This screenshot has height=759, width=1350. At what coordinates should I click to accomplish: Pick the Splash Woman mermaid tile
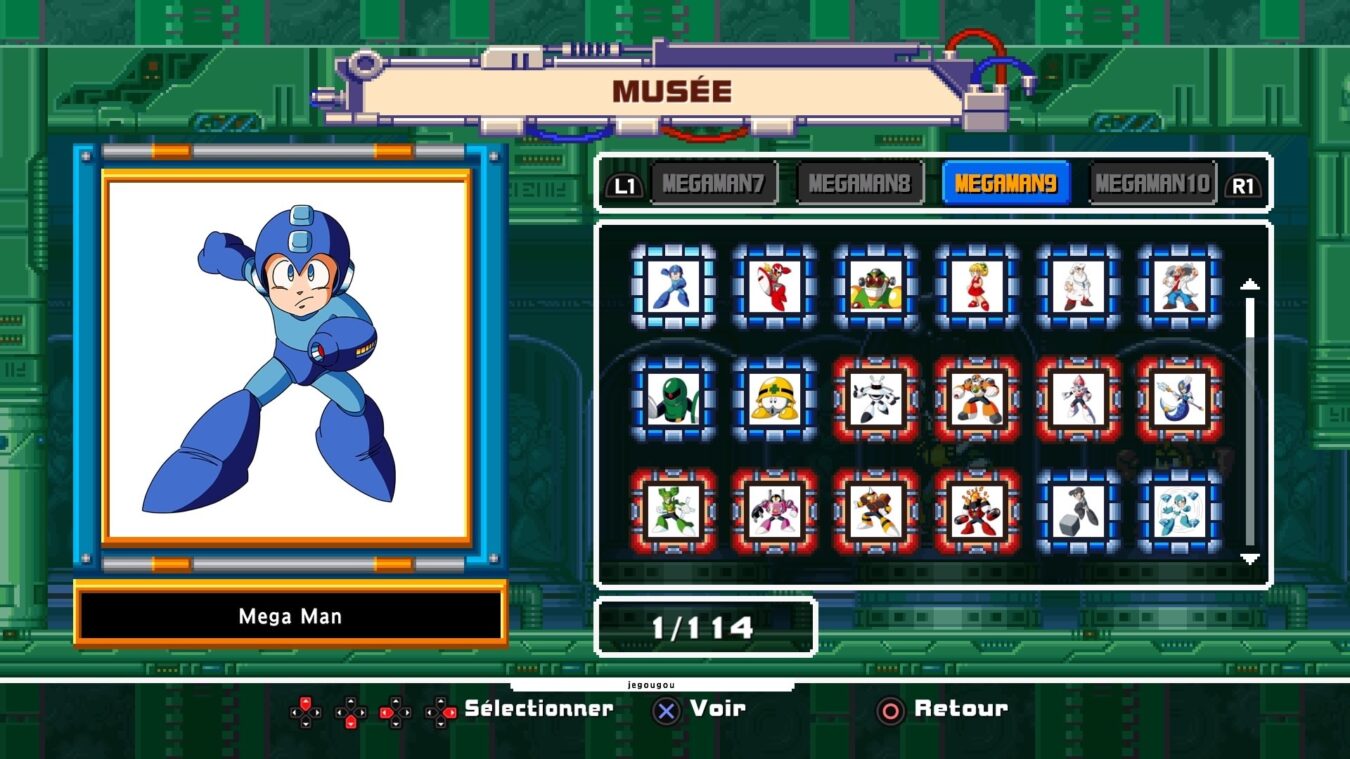[1179, 399]
